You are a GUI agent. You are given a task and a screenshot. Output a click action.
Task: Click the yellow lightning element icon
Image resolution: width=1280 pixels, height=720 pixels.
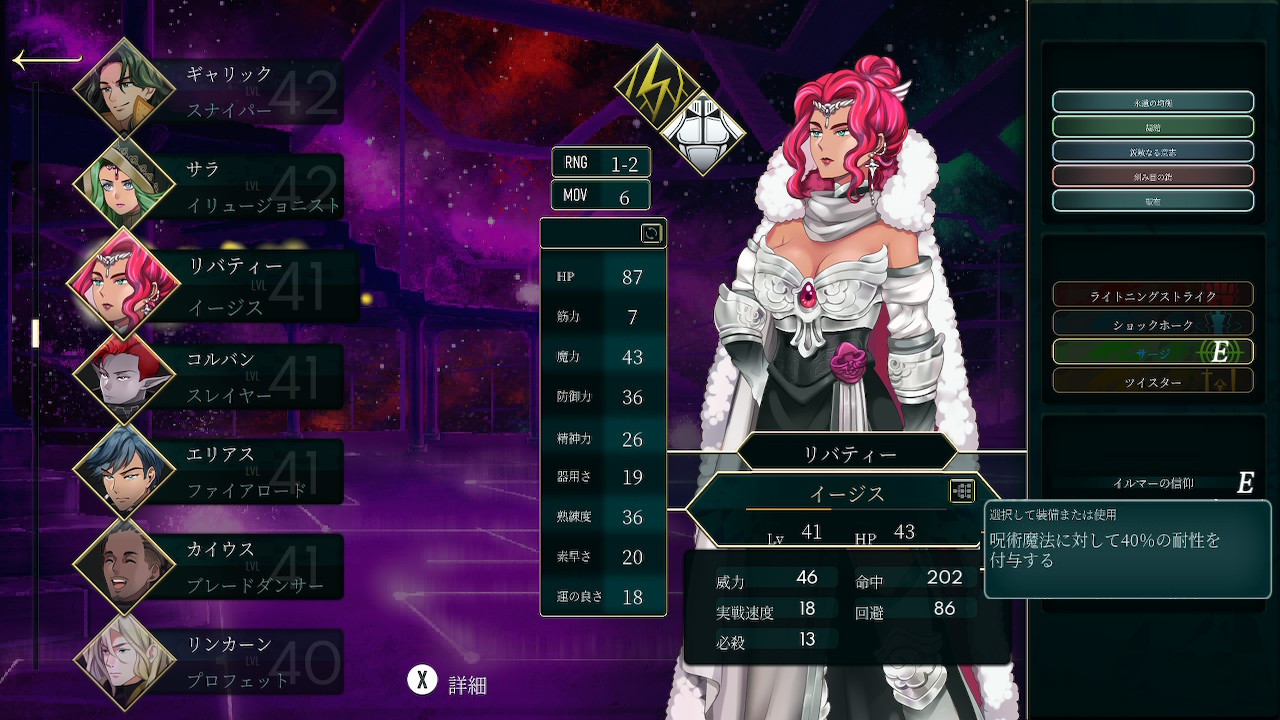click(655, 85)
